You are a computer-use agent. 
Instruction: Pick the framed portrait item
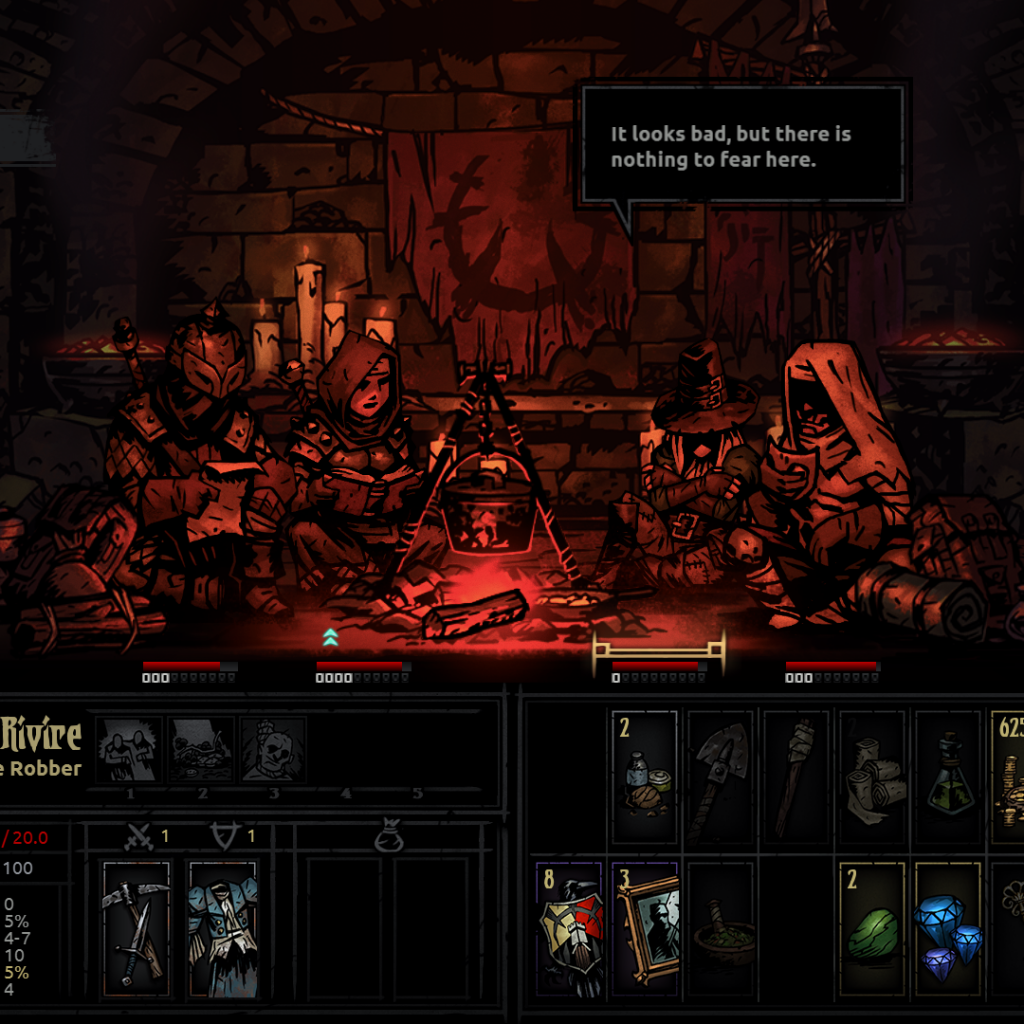(x=645, y=928)
